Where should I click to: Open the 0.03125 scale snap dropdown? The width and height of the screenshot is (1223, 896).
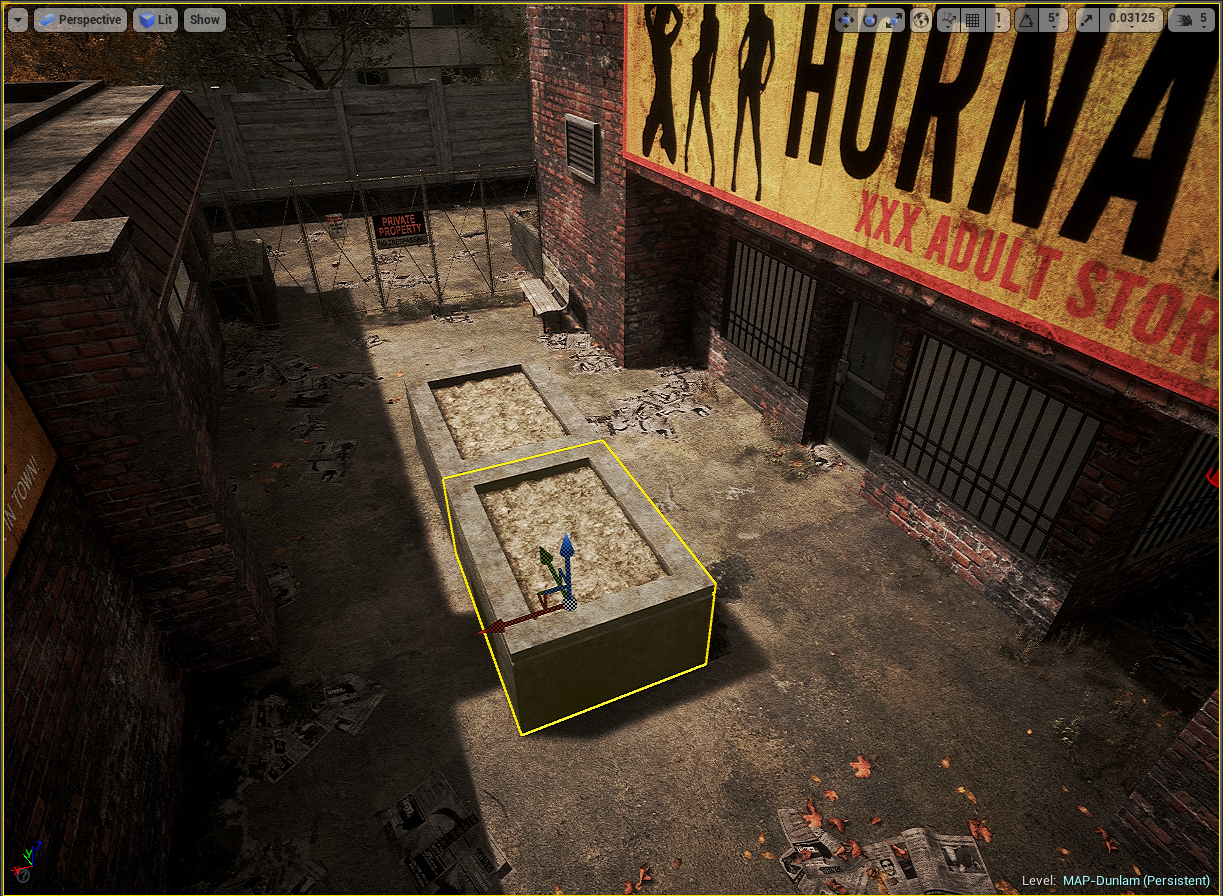point(1130,19)
